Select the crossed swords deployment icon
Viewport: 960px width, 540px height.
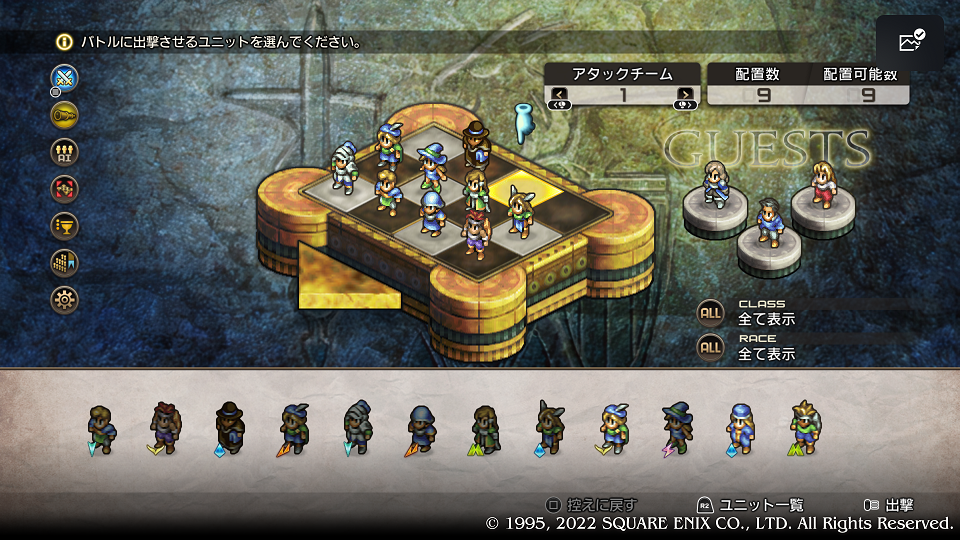point(65,77)
